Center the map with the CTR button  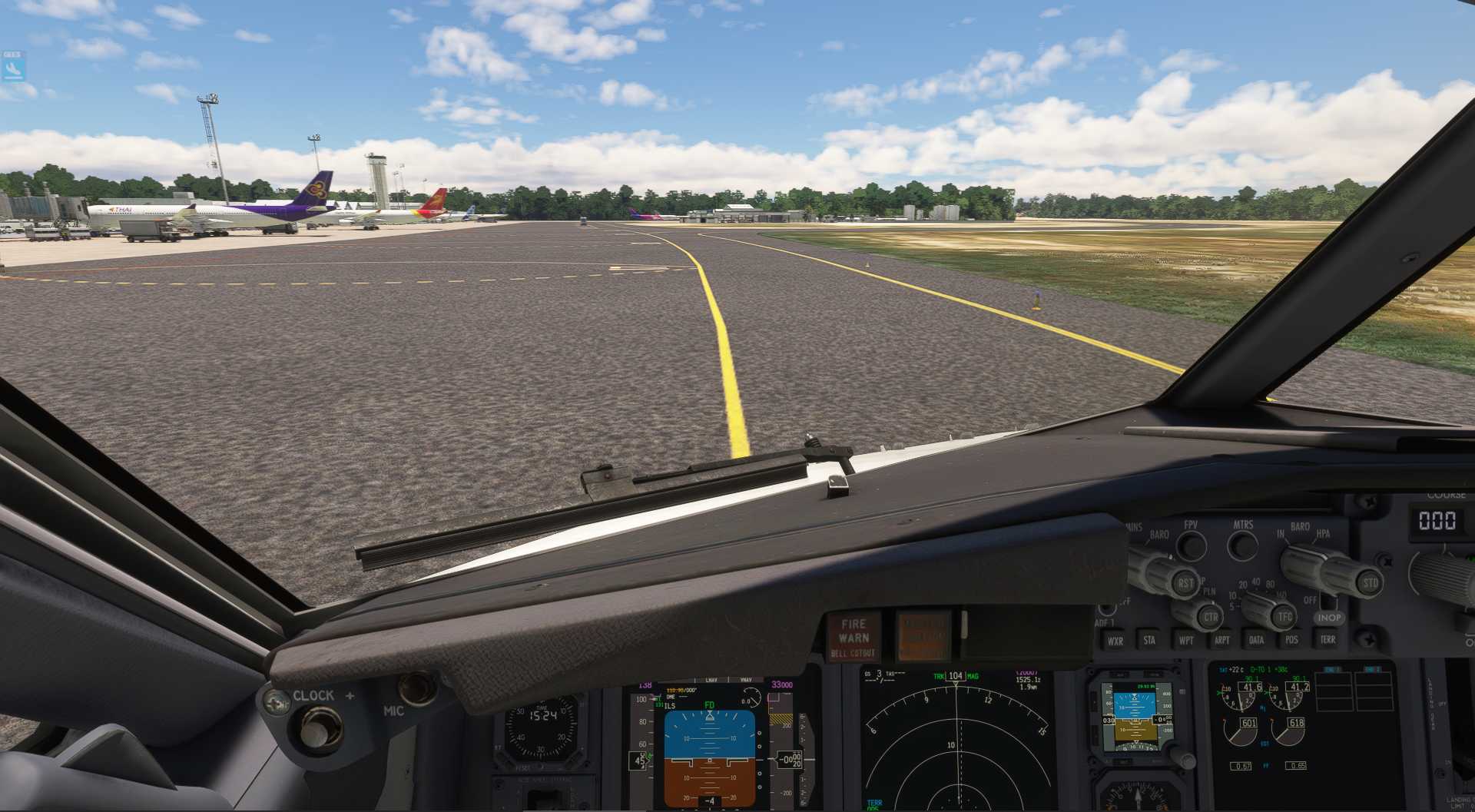tap(1211, 617)
